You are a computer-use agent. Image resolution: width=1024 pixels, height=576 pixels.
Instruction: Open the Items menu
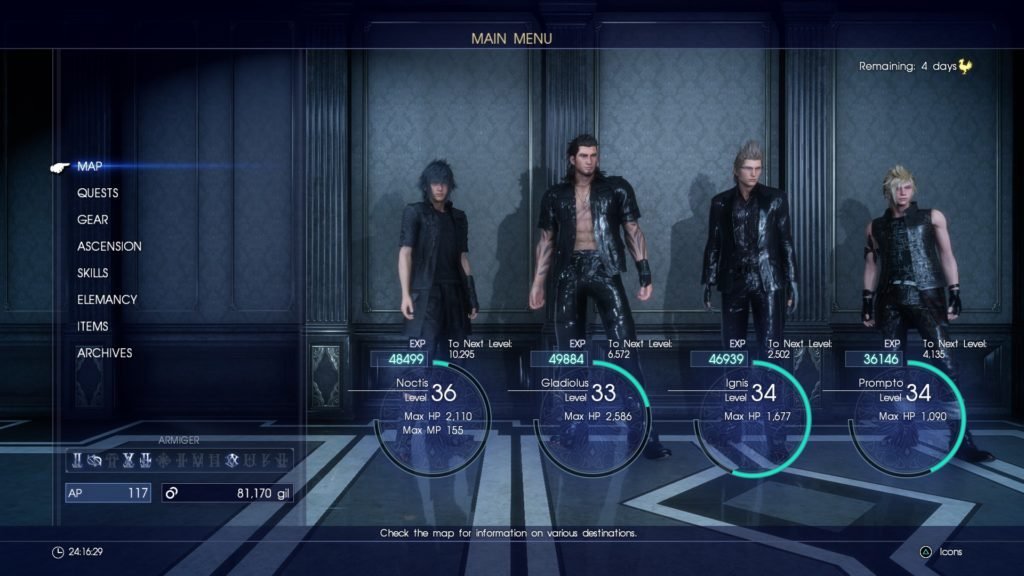pos(93,326)
